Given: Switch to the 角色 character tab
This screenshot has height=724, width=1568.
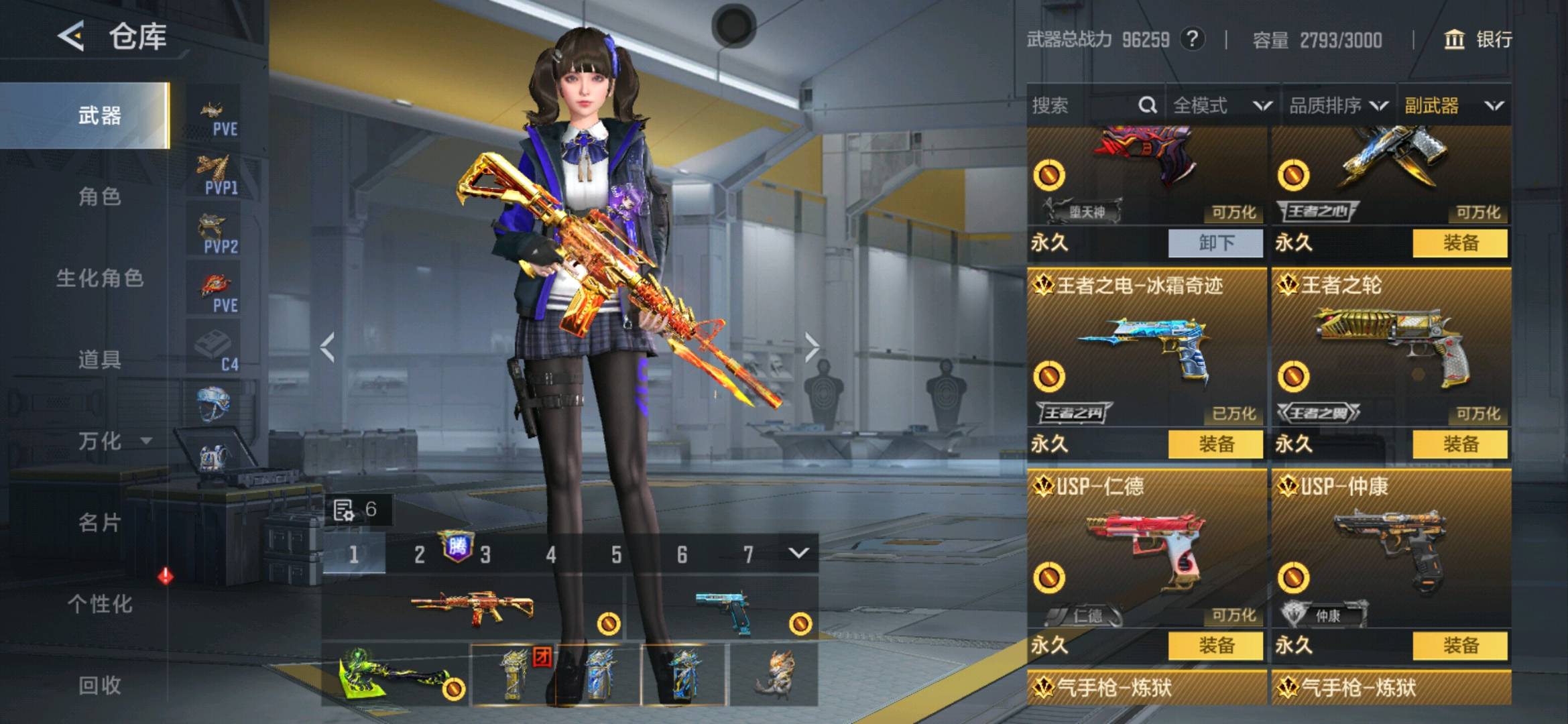Looking at the screenshot, I should pyautogui.click(x=99, y=196).
